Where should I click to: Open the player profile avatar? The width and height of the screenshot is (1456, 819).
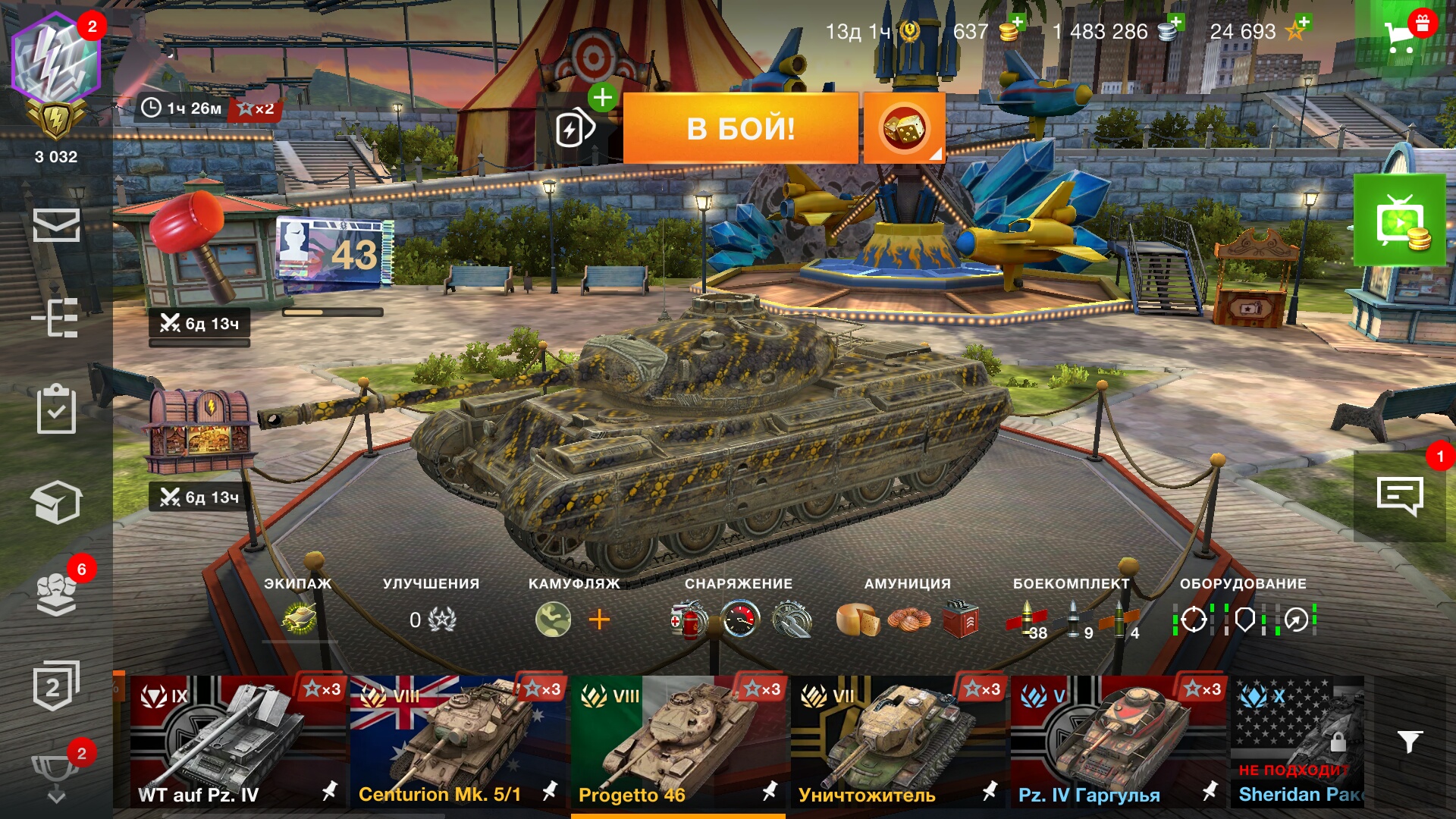click(56, 59)
